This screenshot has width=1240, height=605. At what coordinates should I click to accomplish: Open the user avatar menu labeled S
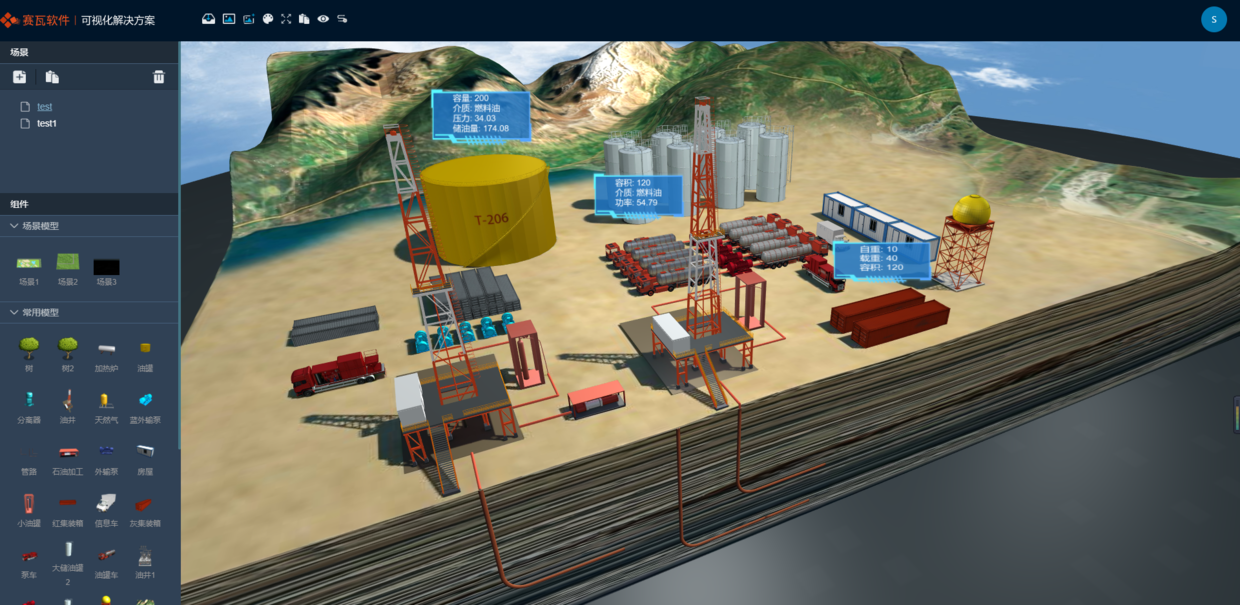(x=1213, y=19)
